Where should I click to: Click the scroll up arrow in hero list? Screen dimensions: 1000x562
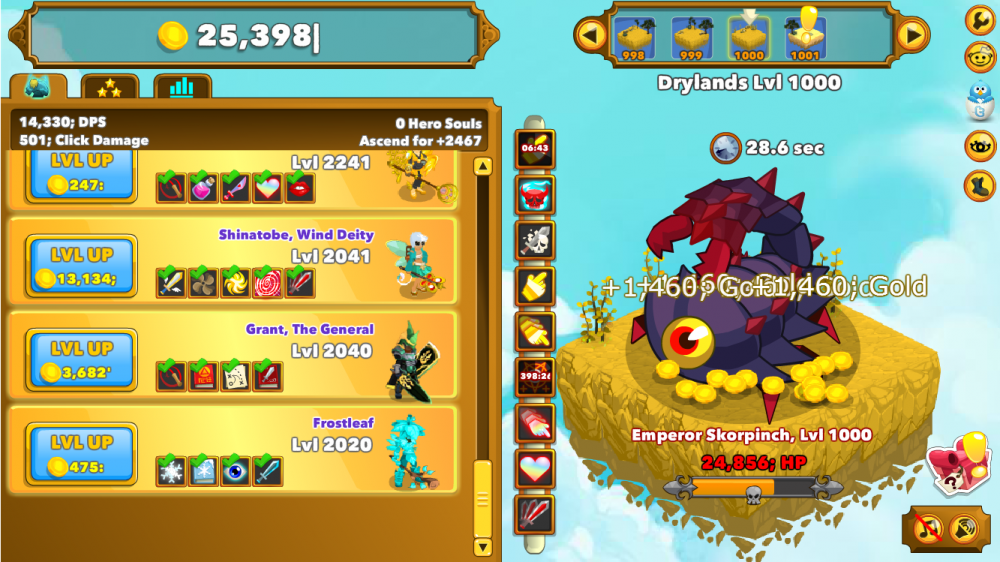pyautogui.click(x=483, y=166)
